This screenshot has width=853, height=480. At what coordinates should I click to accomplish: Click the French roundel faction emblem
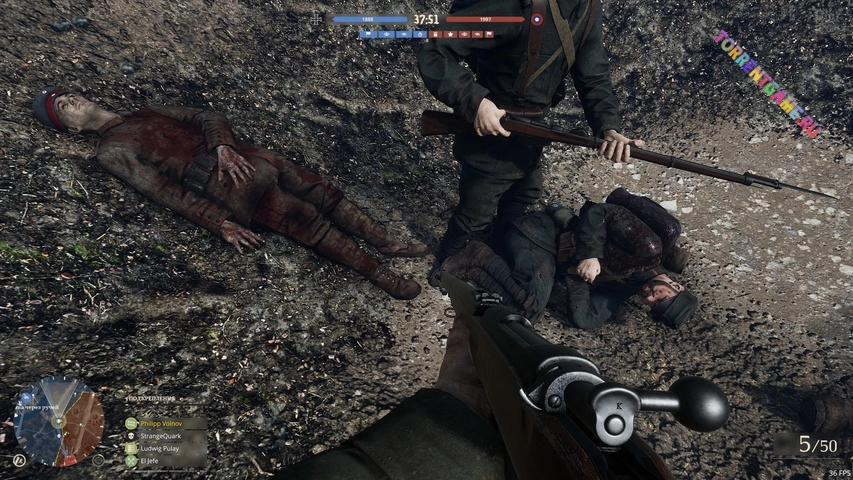point(537,19)
